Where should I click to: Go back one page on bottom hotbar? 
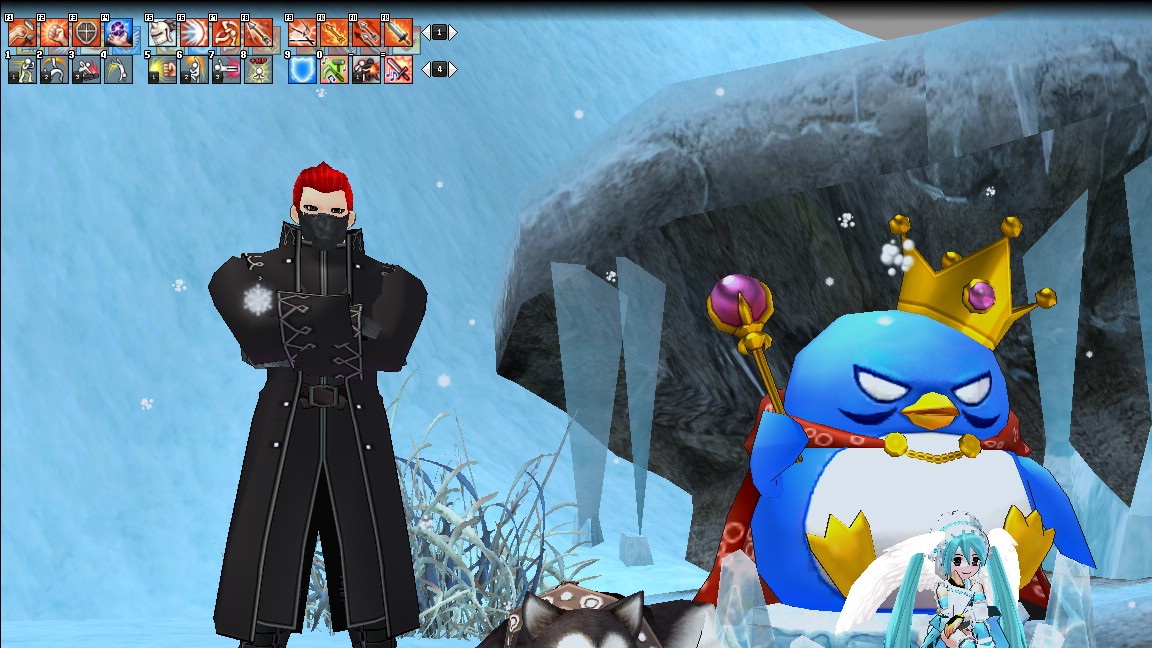pyautogui.click(x=425, y=70)
